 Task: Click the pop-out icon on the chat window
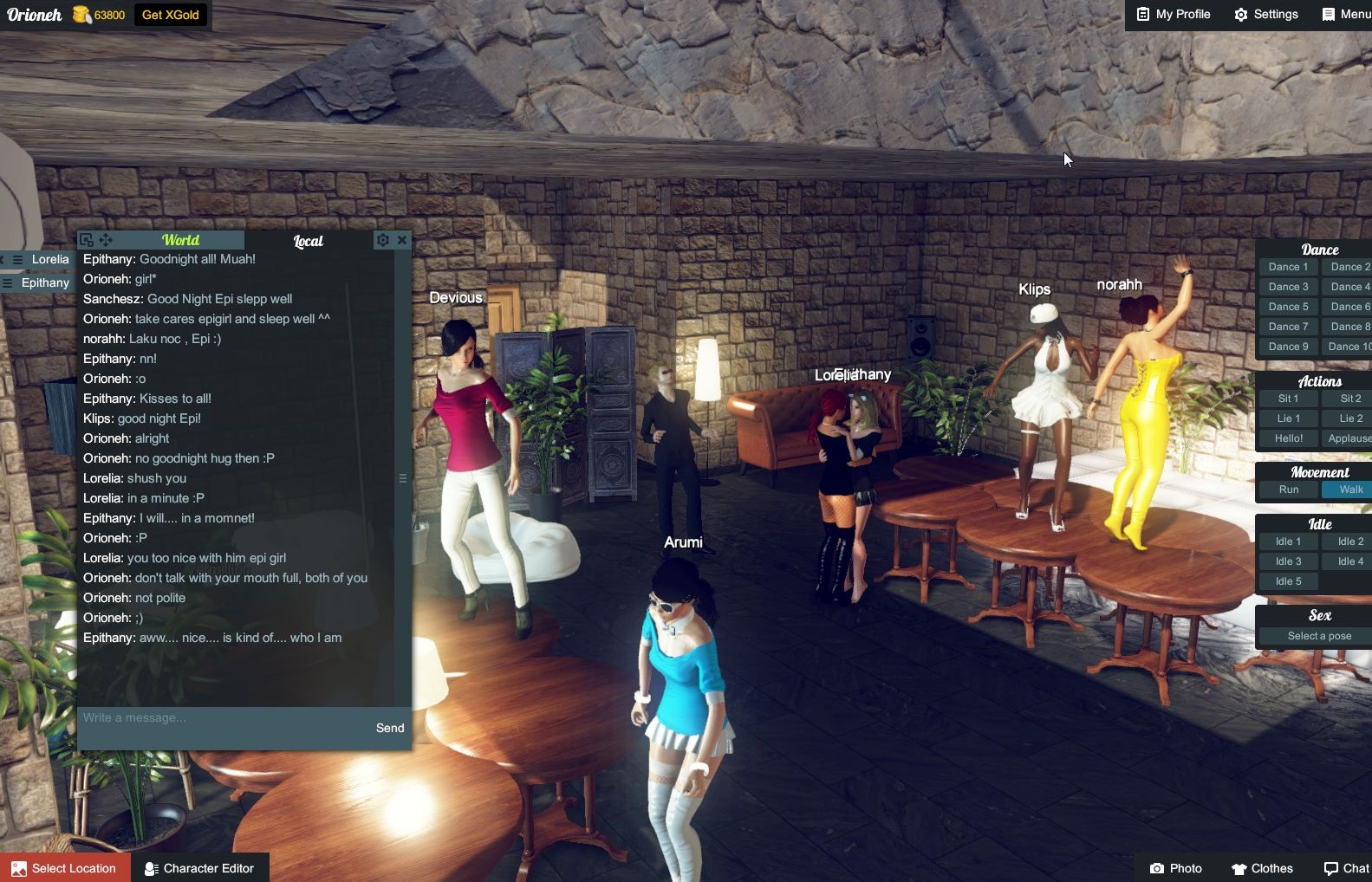(86, 239)
